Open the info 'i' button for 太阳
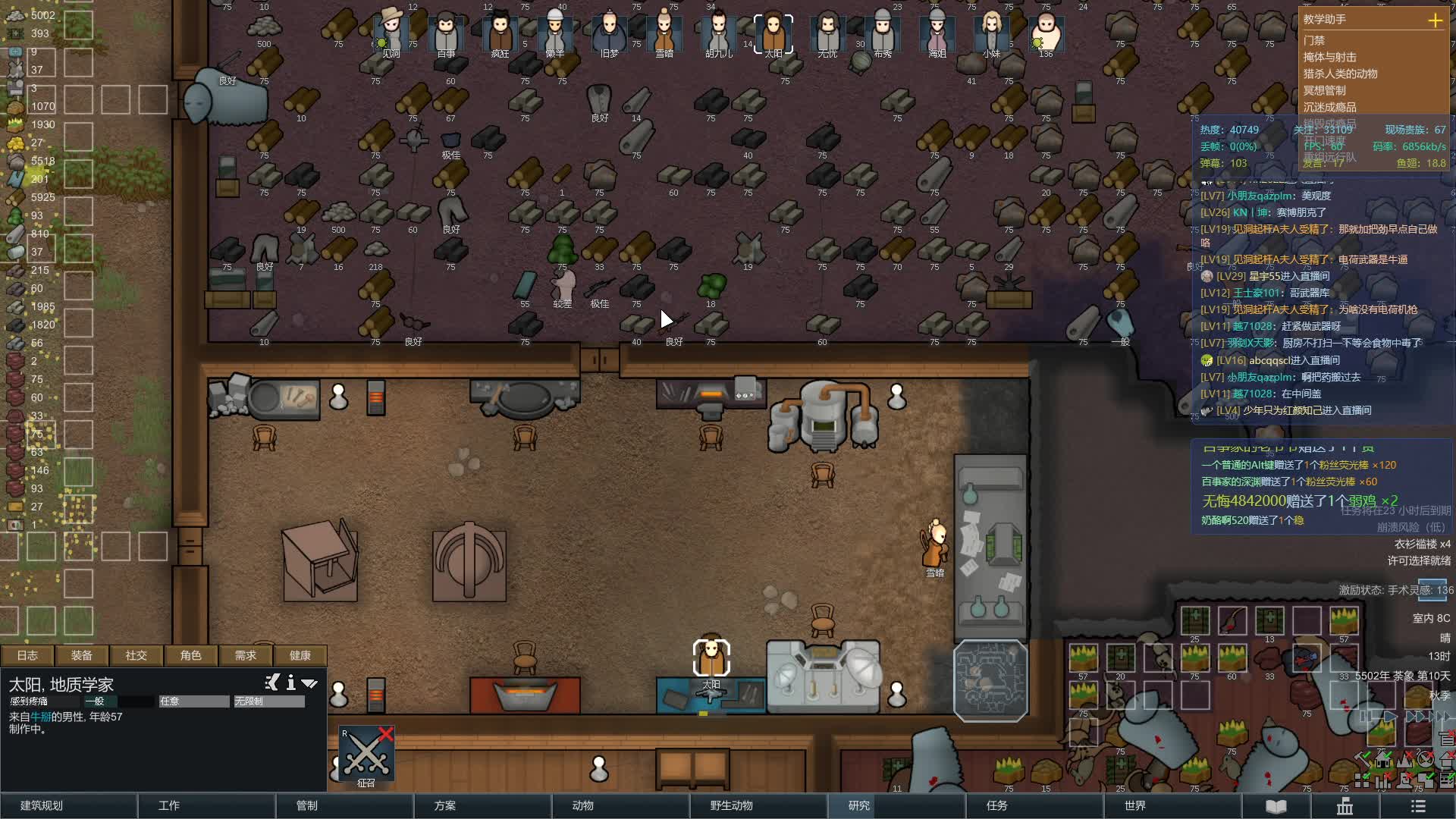 (291, 683)
